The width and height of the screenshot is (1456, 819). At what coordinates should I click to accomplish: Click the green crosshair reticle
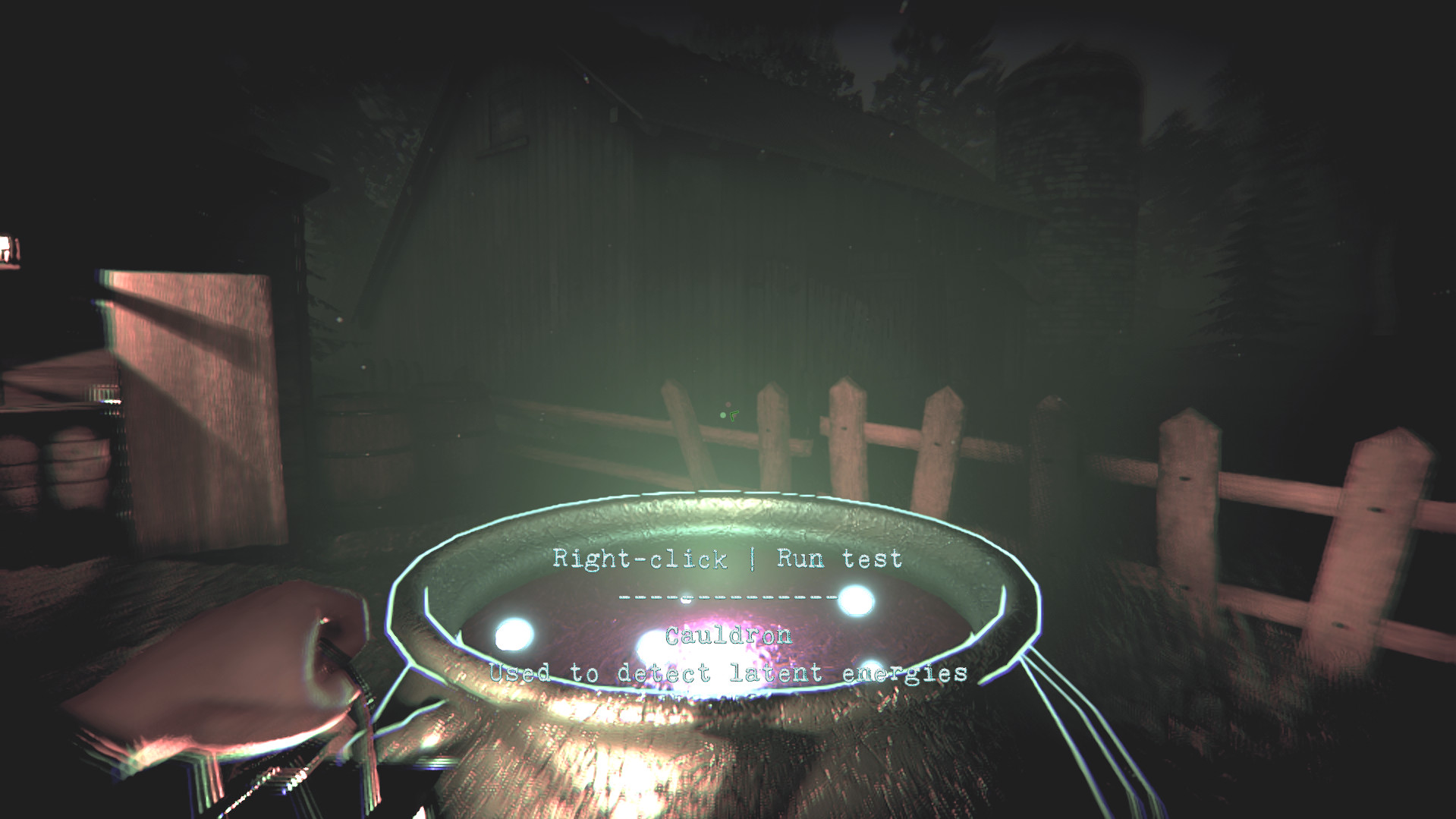click(733, 416)
